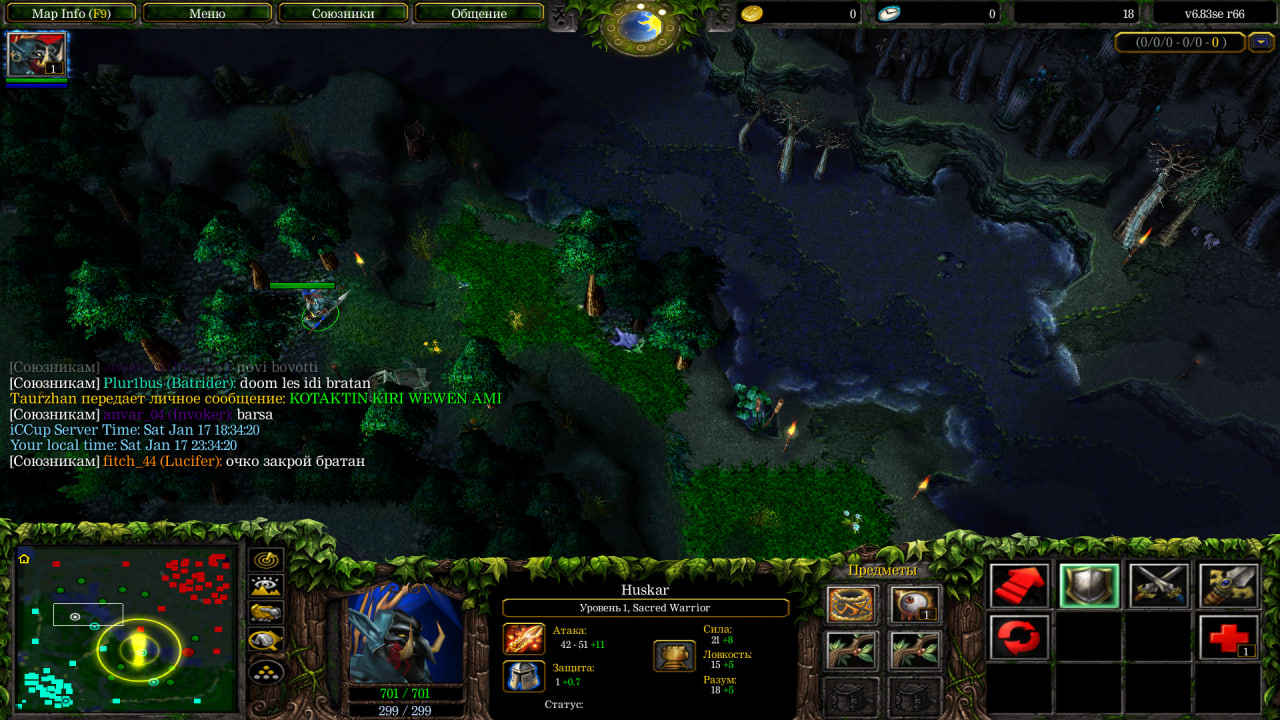
Task: Toggle minimap terrain display (eye icon)
Action: [x=266, y=587]
